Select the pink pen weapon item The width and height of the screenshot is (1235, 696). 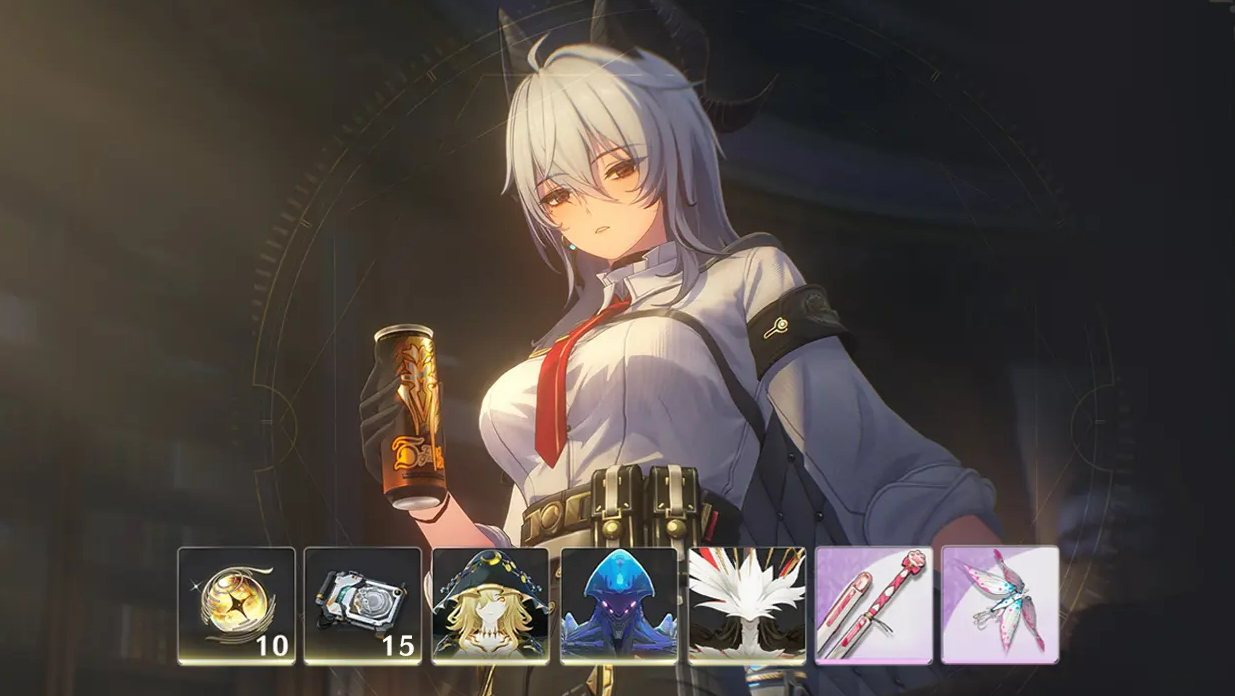pos(874,605)
